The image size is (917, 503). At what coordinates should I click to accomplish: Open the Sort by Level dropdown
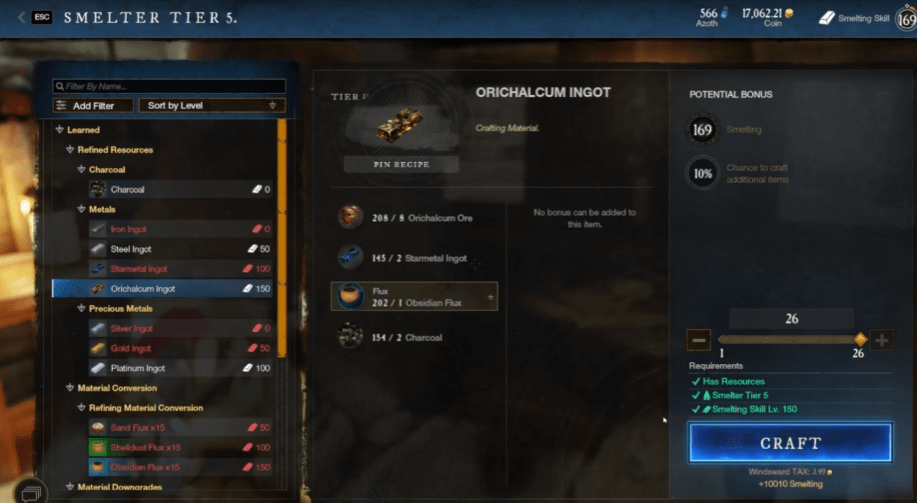tap(212, 105)
